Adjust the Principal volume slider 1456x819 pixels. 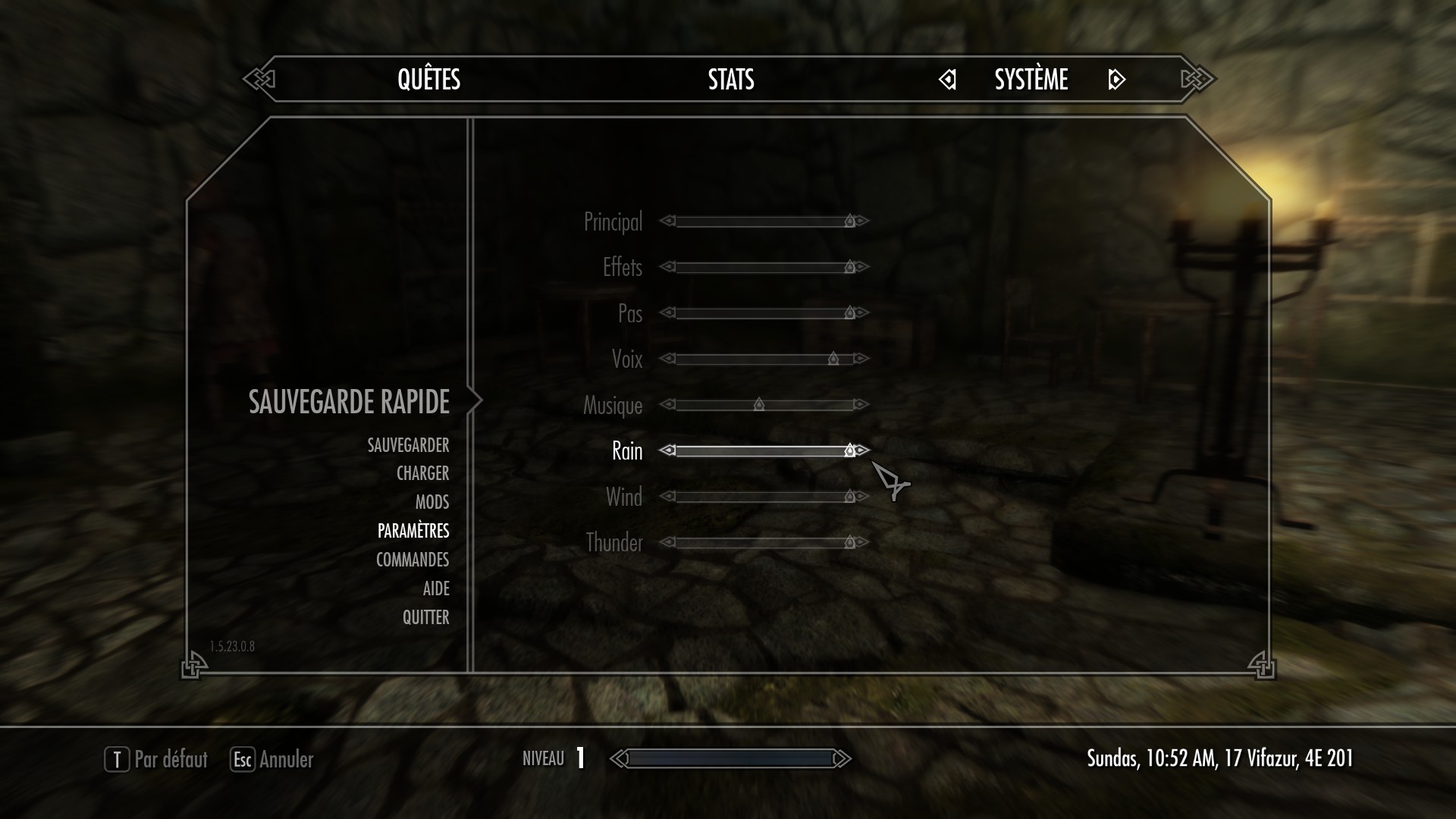(x=764, y=221)
